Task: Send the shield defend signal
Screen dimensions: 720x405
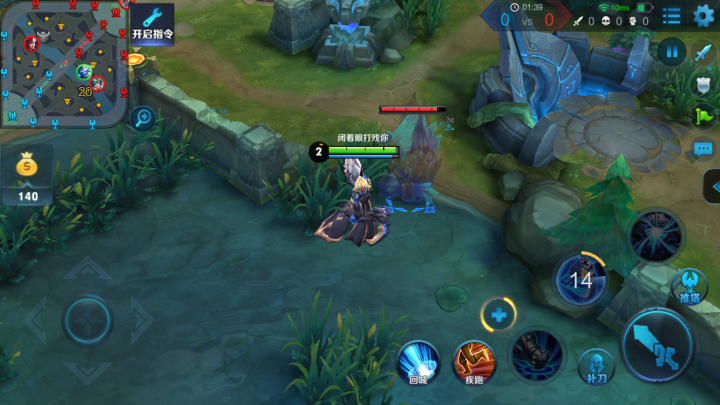Action: point(703,85)
